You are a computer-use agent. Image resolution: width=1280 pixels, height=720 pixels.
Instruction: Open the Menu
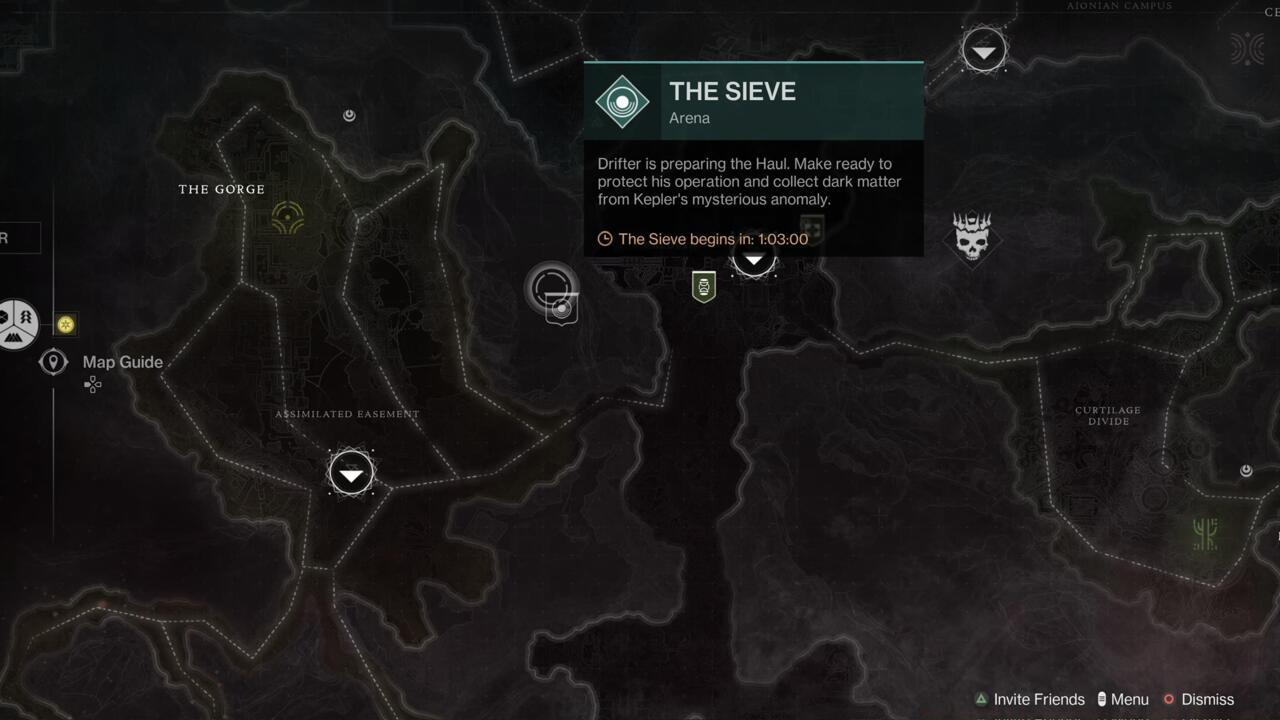click(x=1128, y=699)
